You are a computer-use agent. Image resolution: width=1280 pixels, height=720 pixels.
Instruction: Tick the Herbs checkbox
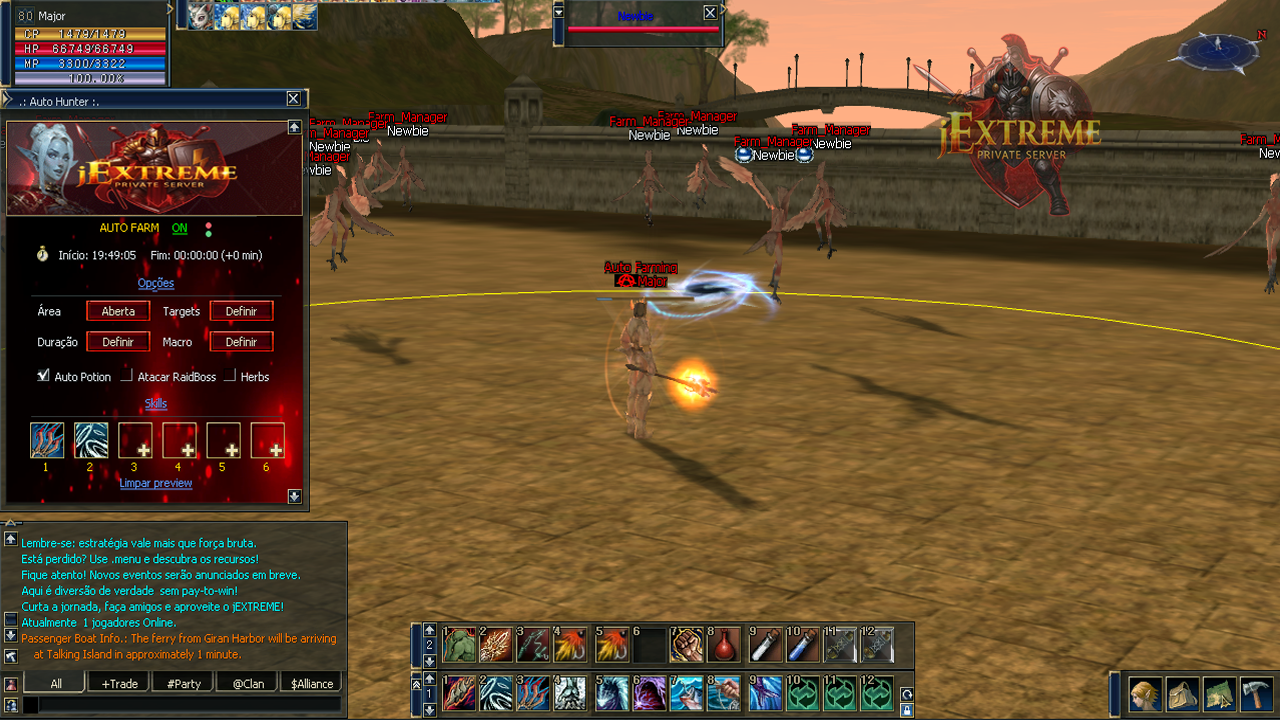pyautogui.click(x=230, y=376)
